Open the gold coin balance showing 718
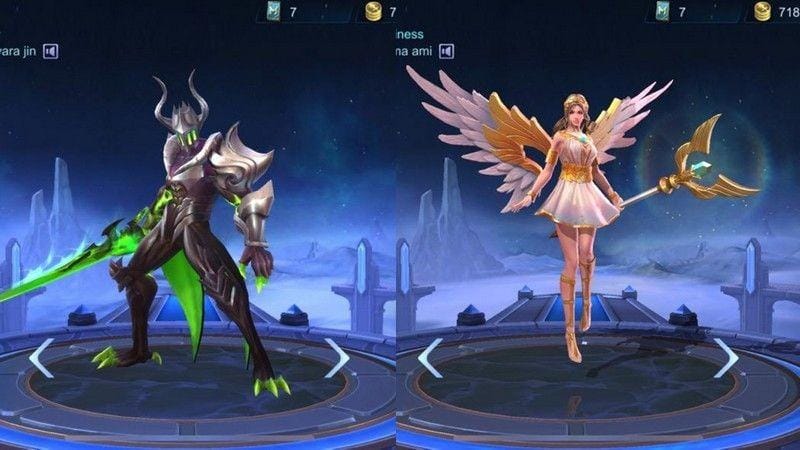The width and height of the screenshot is (800, 450). coord(774,12)
